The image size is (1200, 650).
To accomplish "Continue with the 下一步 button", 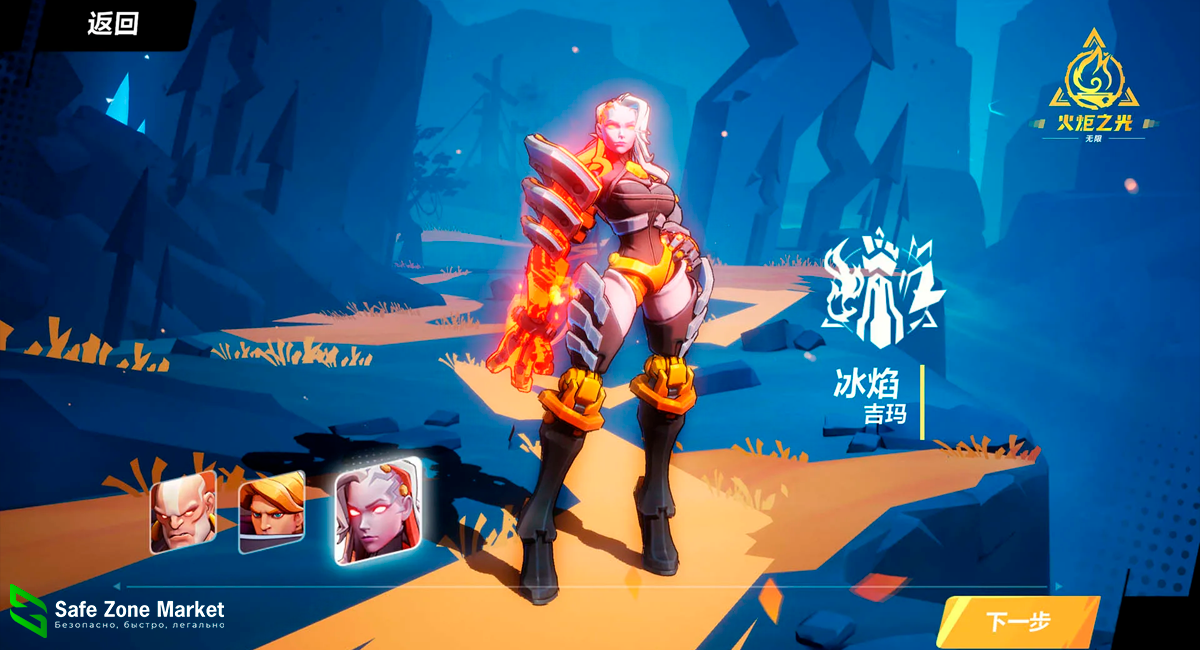I will pos(1018,621).
